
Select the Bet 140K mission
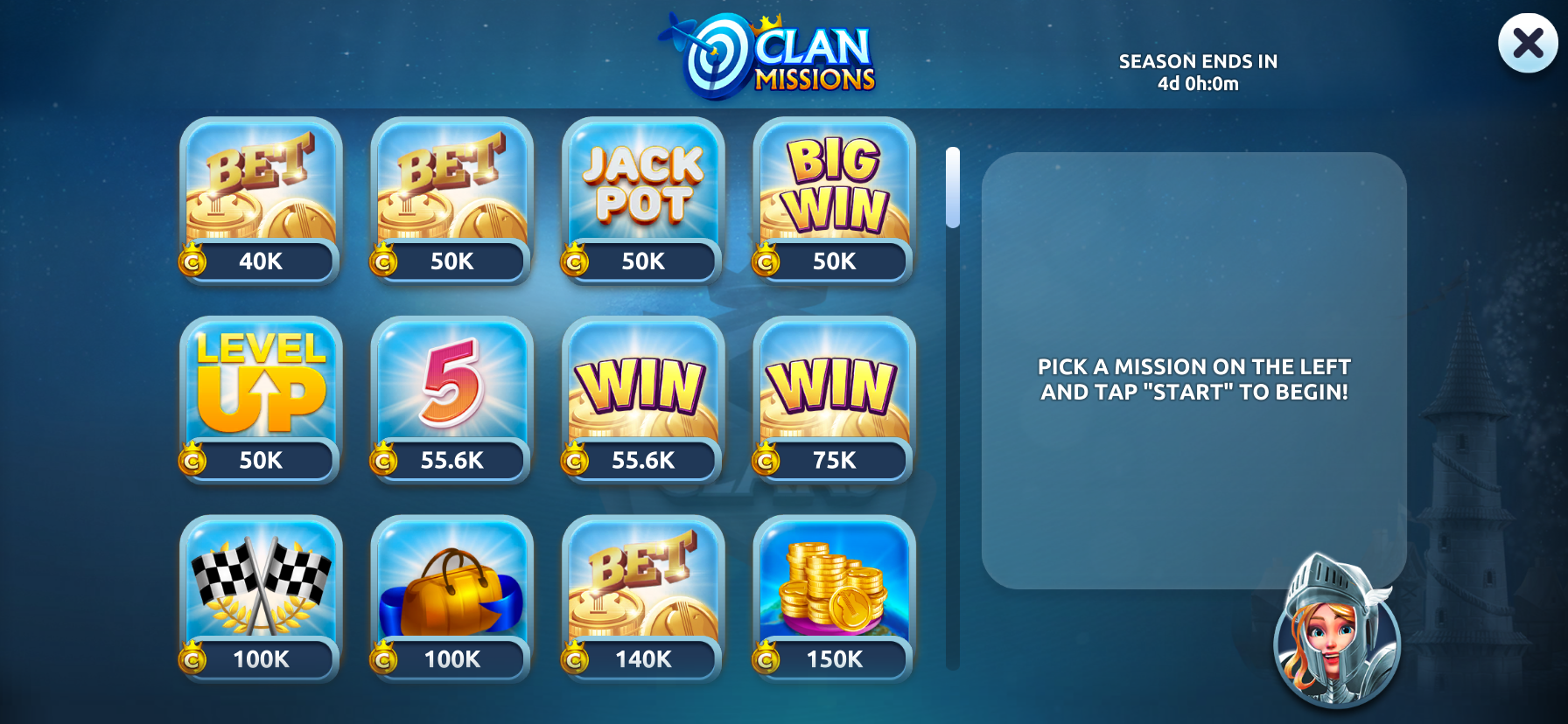point(643,598)
